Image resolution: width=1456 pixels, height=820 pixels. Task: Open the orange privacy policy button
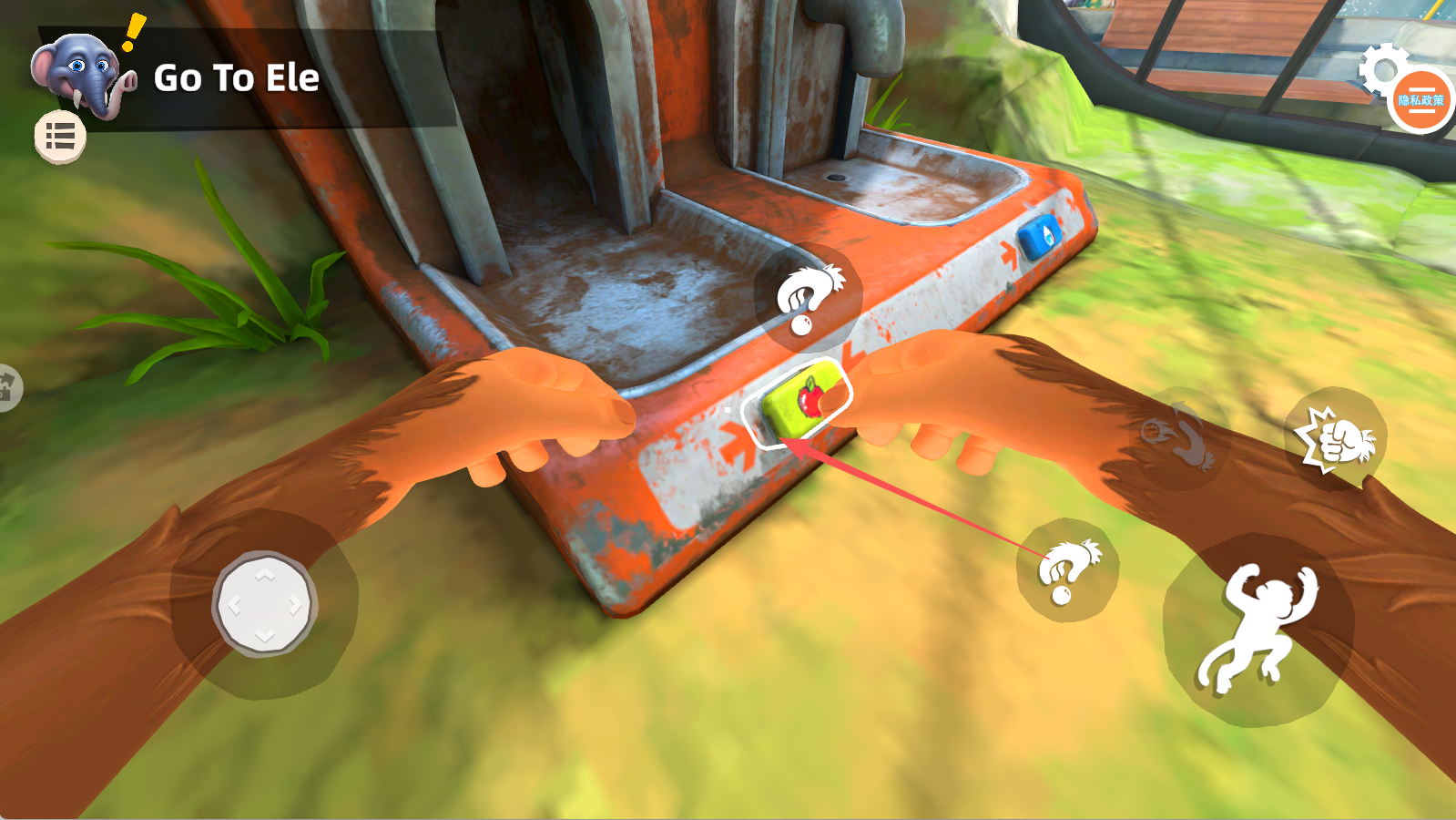pos(1421,100)
